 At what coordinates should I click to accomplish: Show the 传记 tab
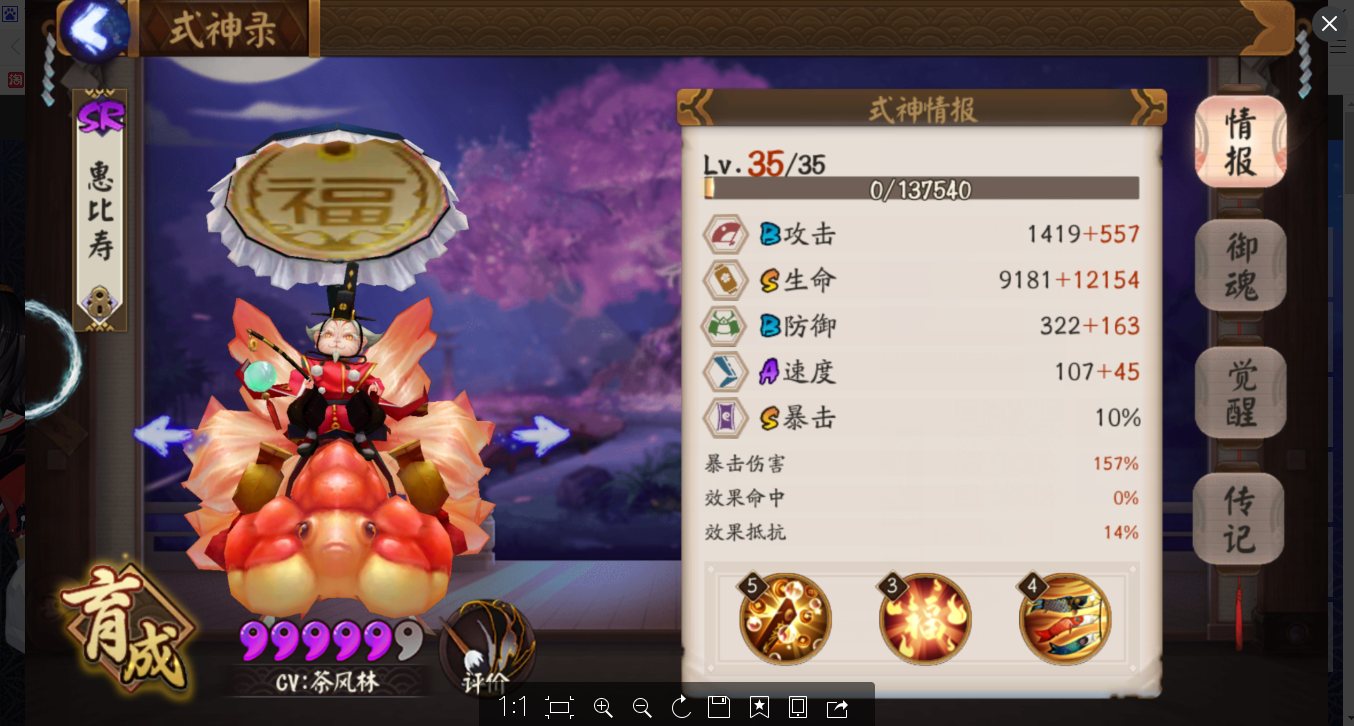(x=1240, y=518)
